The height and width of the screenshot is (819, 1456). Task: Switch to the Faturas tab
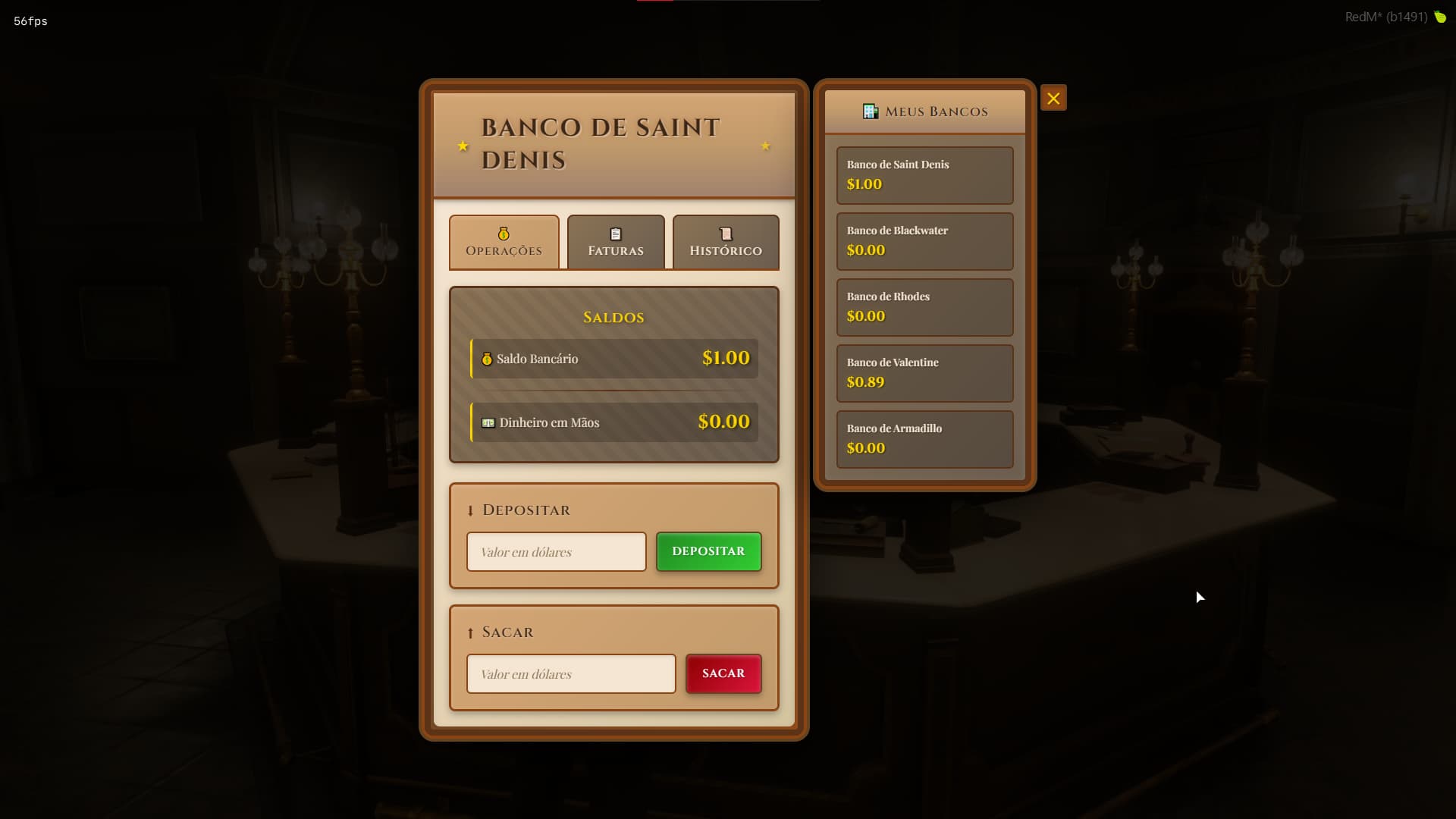[615, 243]
